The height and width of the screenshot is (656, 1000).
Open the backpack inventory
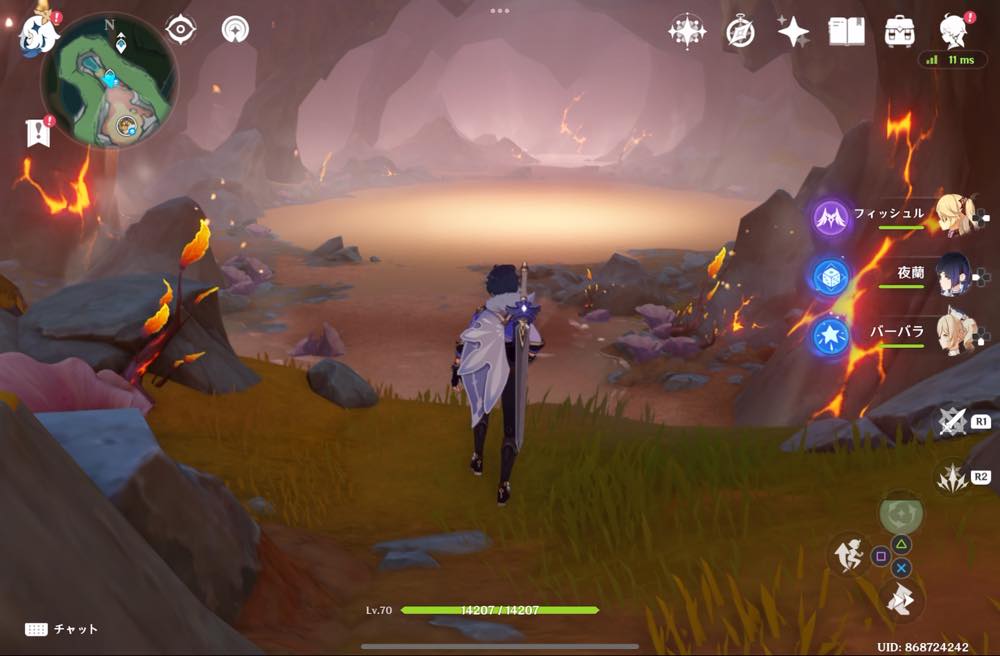[900, 32]
